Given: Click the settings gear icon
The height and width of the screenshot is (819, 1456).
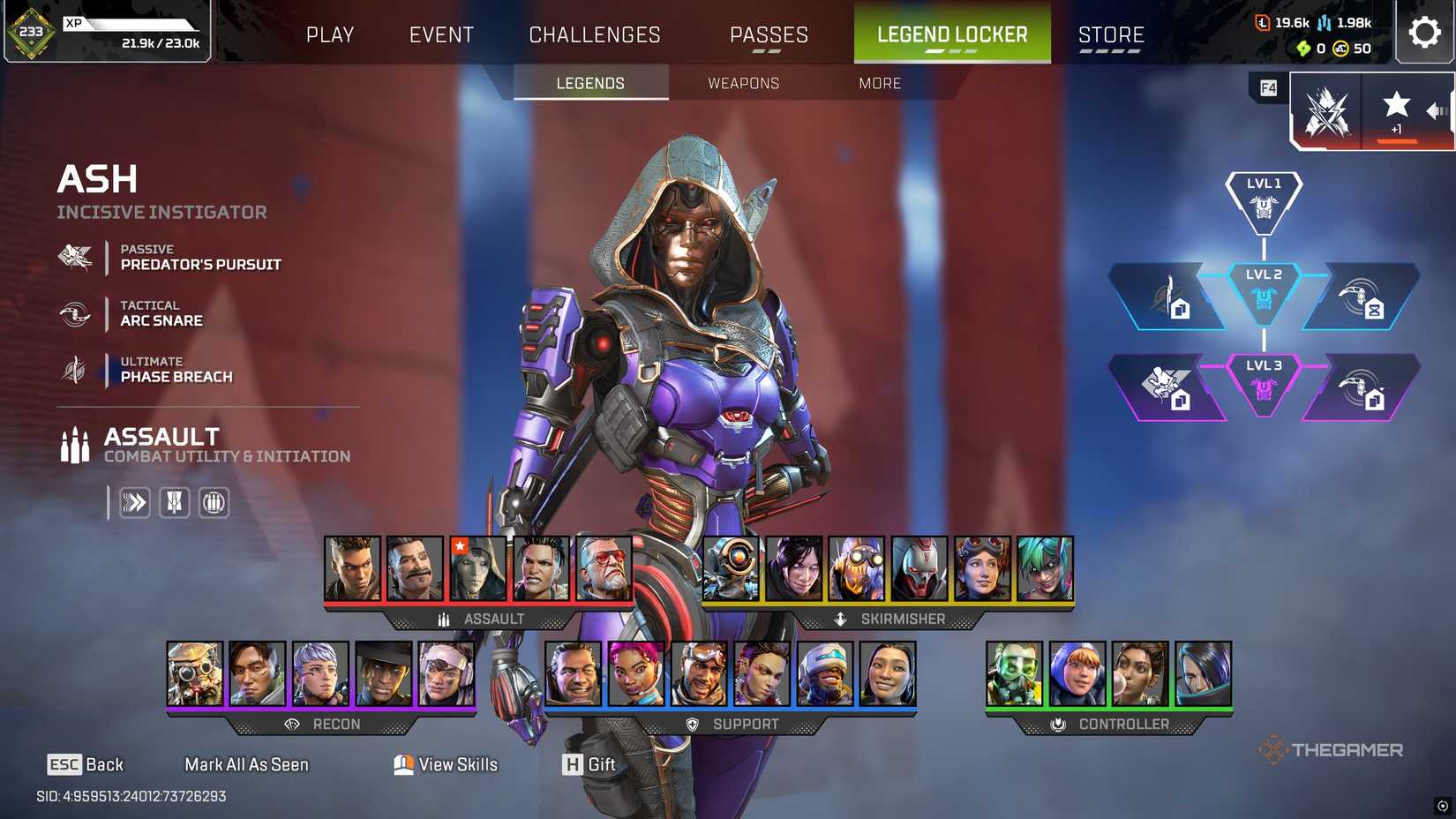Looking at the screenshot, I should click(1424, 33).
